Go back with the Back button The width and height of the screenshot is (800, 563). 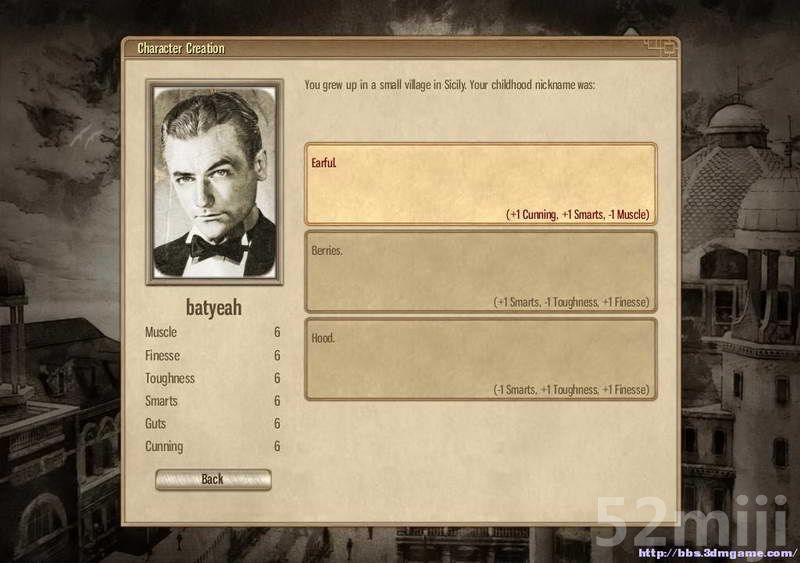(x=213, y=479)
